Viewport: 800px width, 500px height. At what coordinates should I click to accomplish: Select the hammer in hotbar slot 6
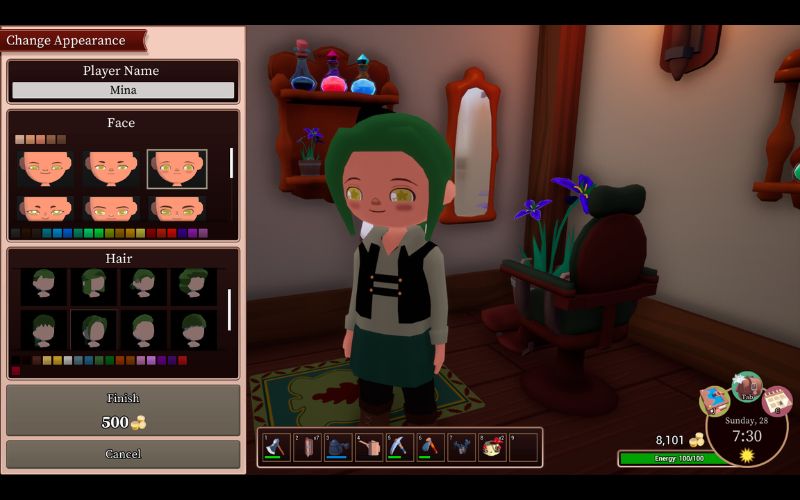[x=431, y=447]
